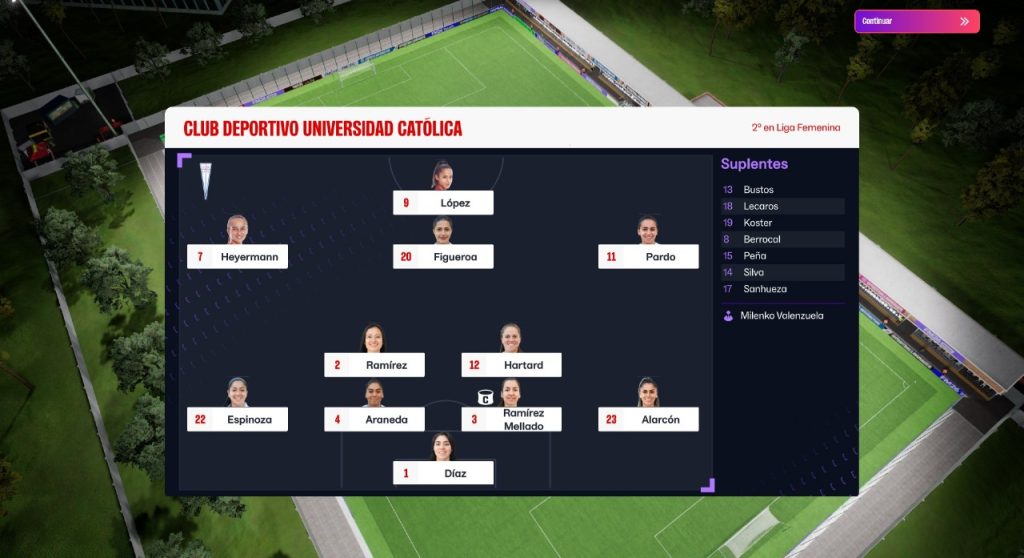
Task: Pick Pardo's number 11 player card
Action: (x=648, y=257)
